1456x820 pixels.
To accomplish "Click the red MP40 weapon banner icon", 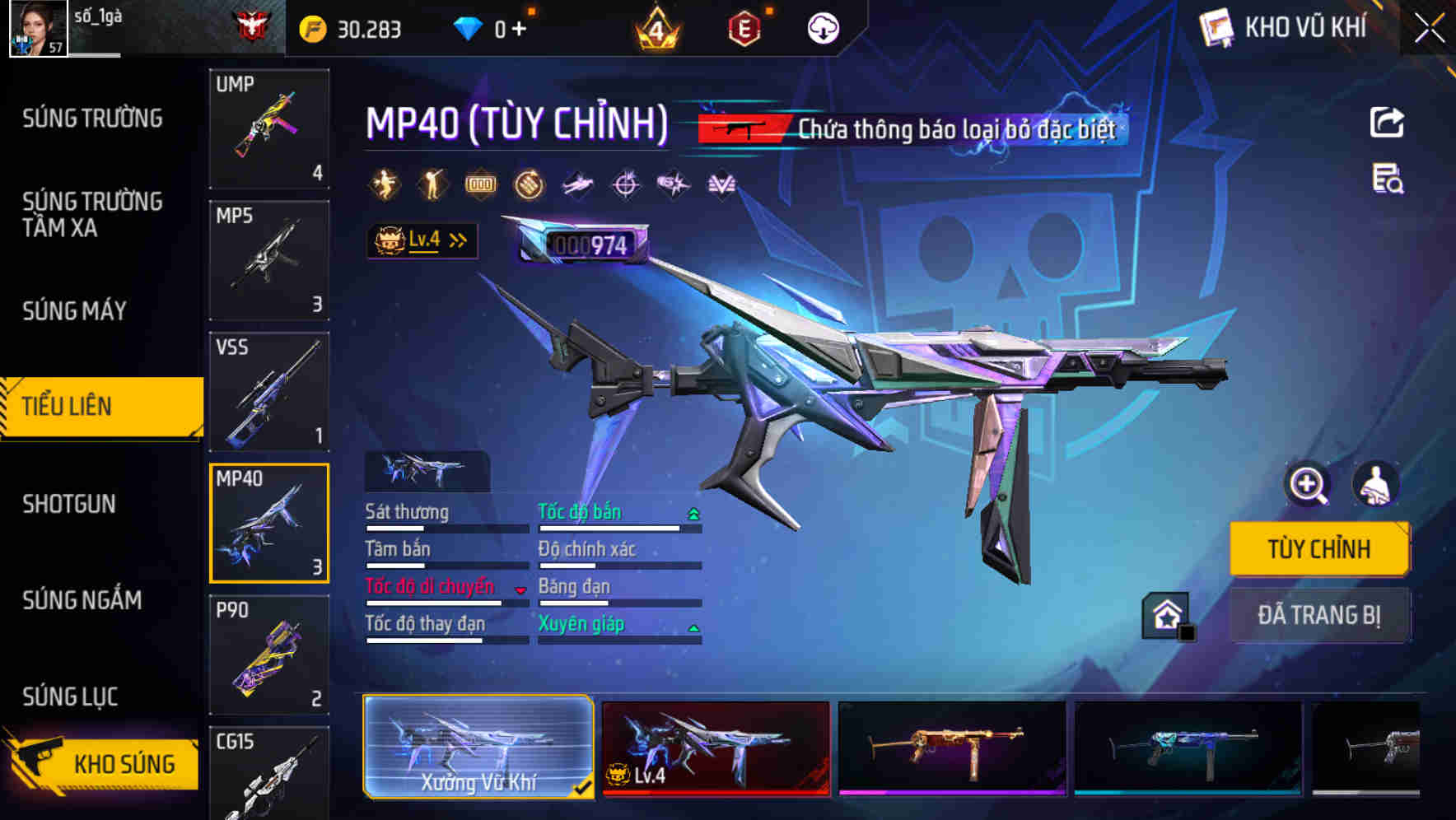I will (x=740, y=128).
